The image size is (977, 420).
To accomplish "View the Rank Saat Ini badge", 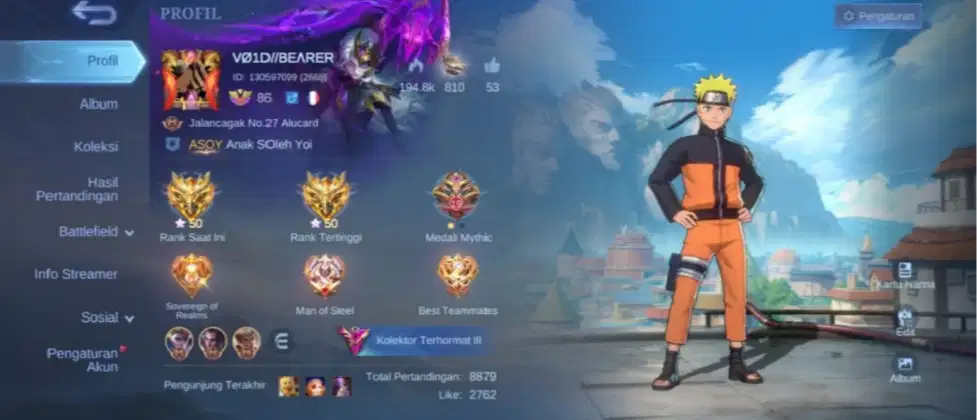I will (x=190, y=197).
